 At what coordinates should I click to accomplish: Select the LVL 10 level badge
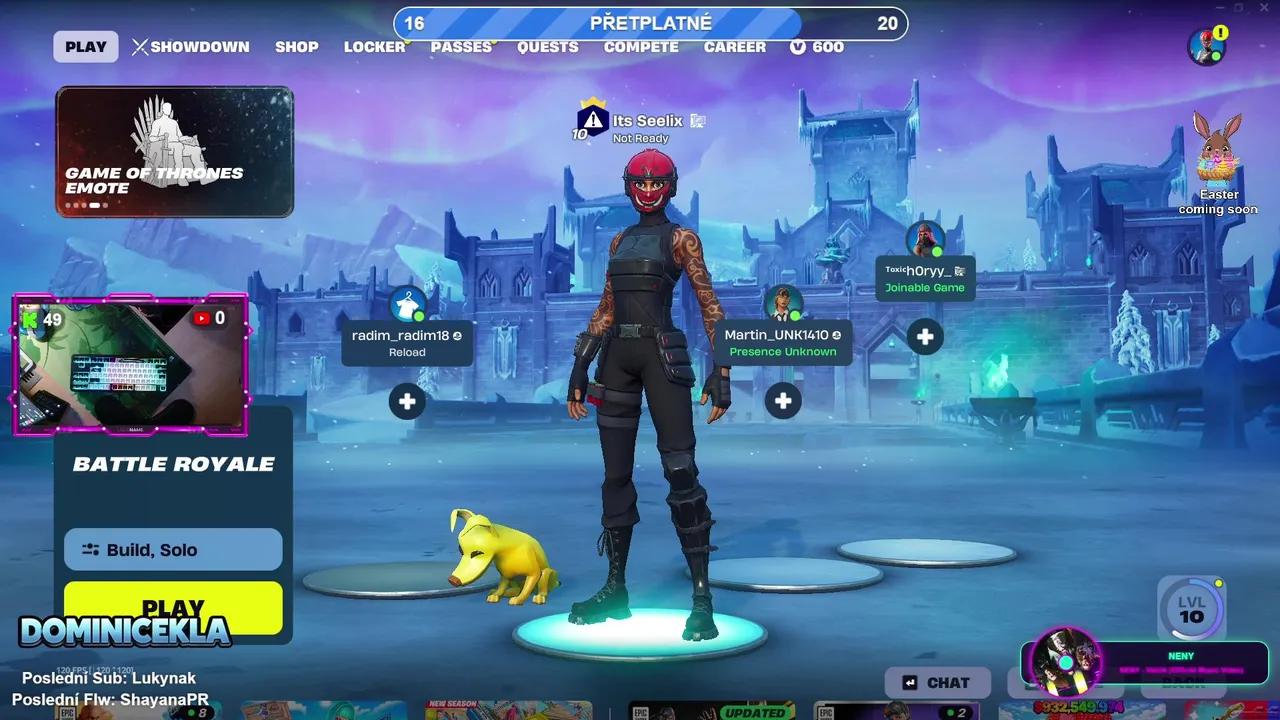pos(1191,608)
